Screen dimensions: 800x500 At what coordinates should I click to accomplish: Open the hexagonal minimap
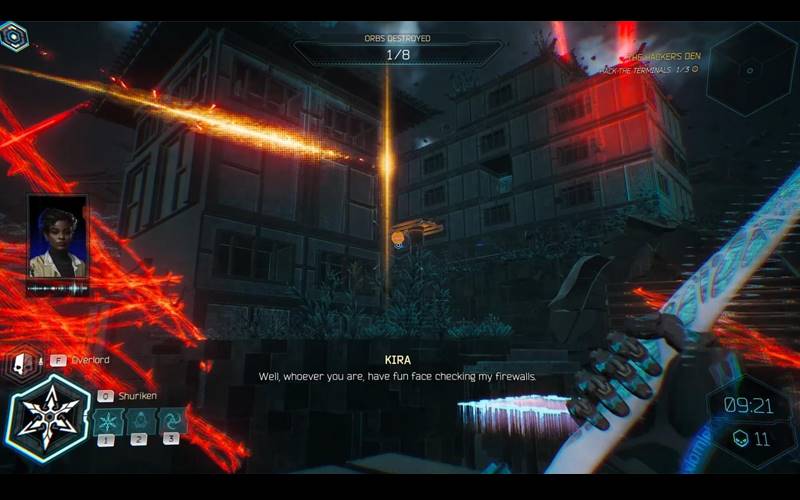pos(751,68)
